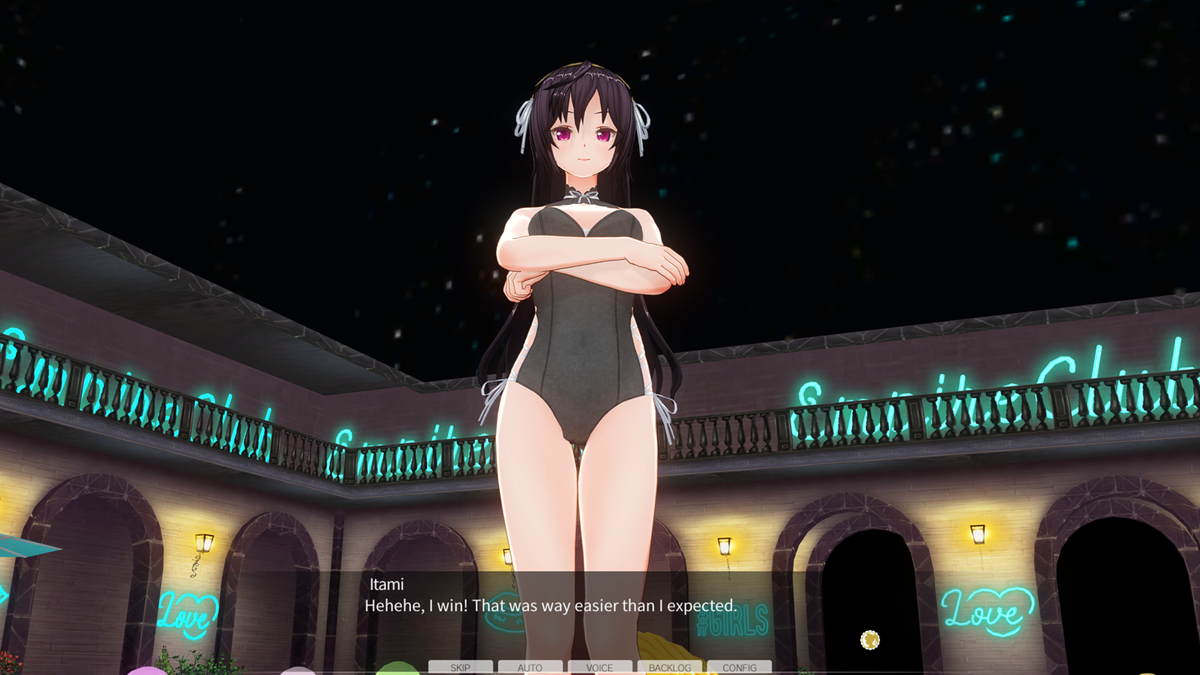Select the VOICE button
The height and width of the screenshot is (675, 1200).
click(x=600, y=667)
